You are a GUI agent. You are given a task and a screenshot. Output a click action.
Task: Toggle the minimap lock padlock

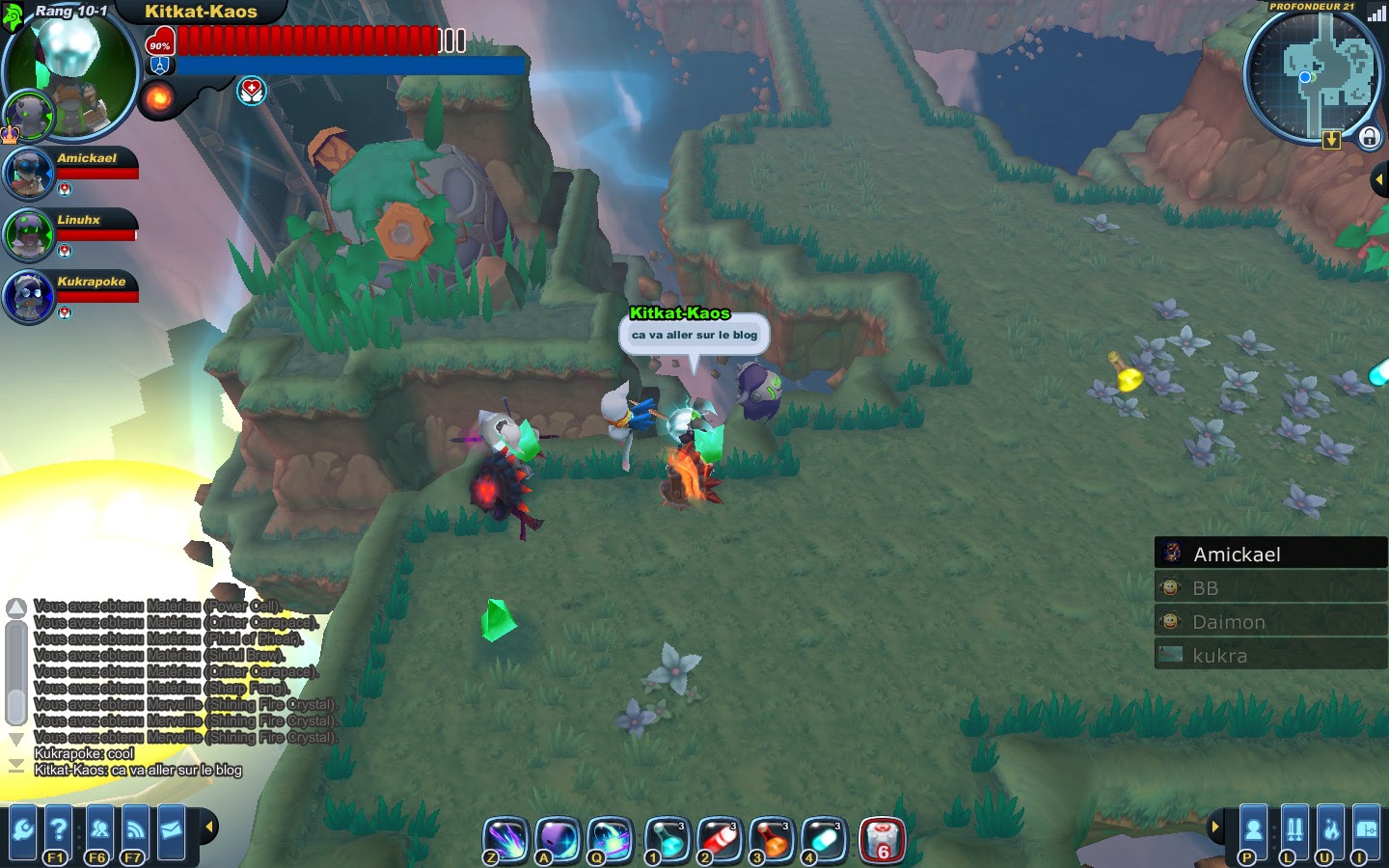point(1369,139)
